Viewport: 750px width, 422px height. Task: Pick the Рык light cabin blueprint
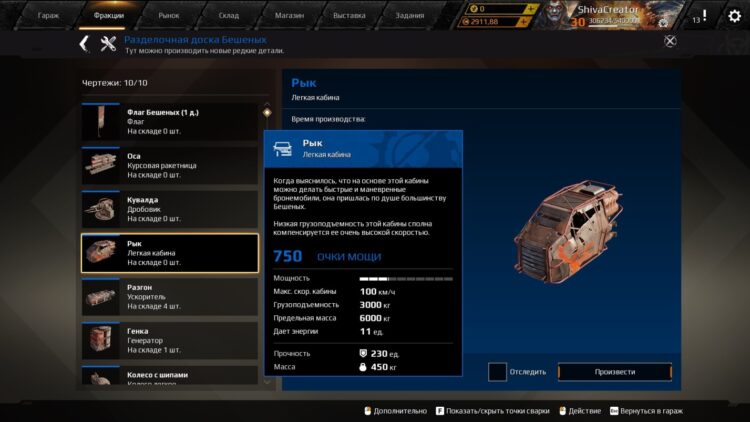169,253
